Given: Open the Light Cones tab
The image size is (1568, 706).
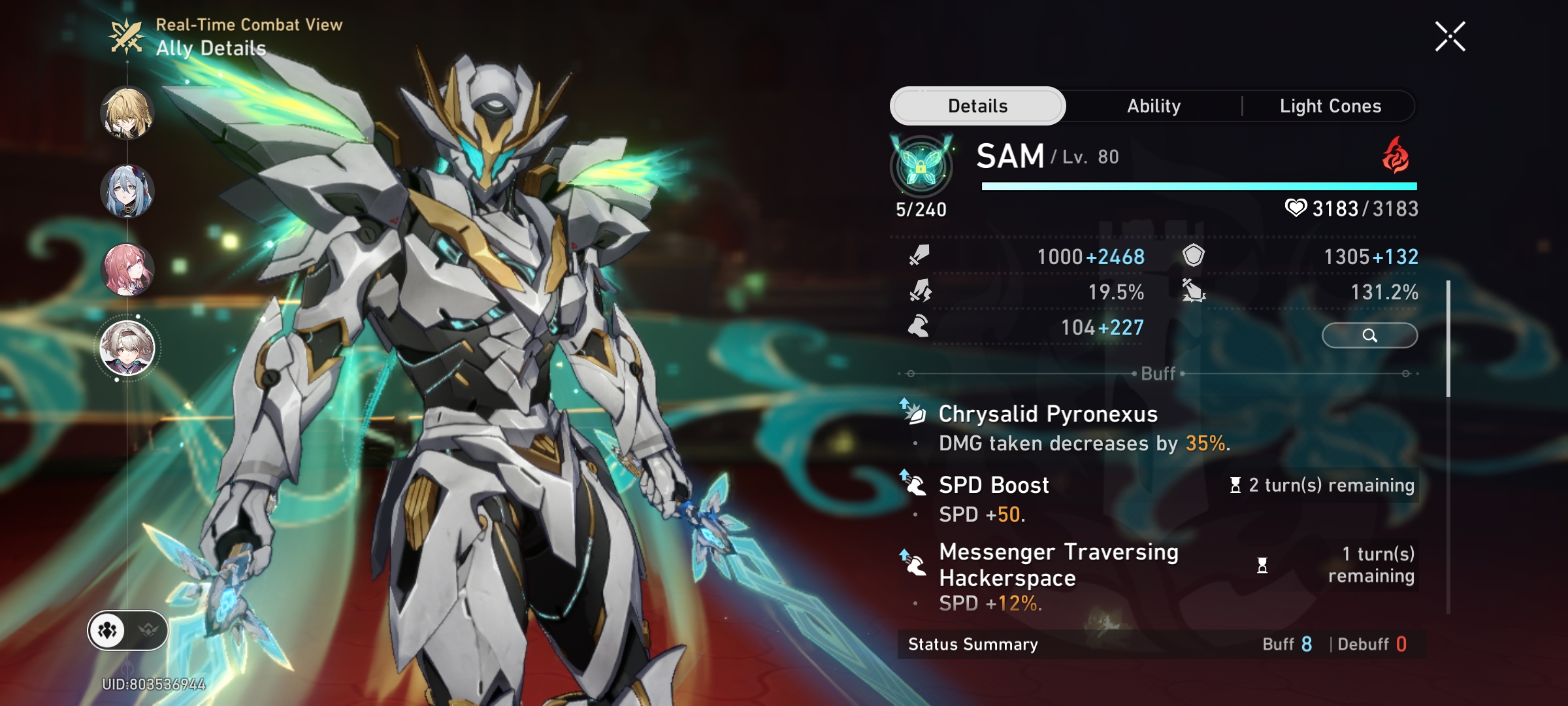Looking at the screenshot, I should point(1330,105).
